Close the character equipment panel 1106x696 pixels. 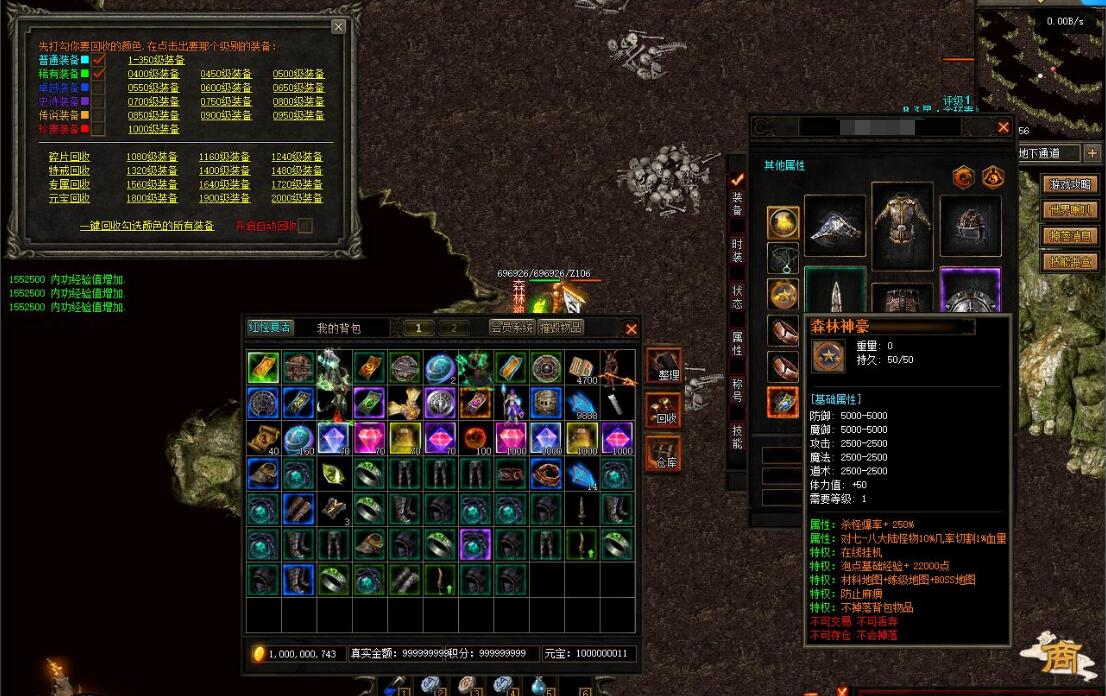point(1003,127)
